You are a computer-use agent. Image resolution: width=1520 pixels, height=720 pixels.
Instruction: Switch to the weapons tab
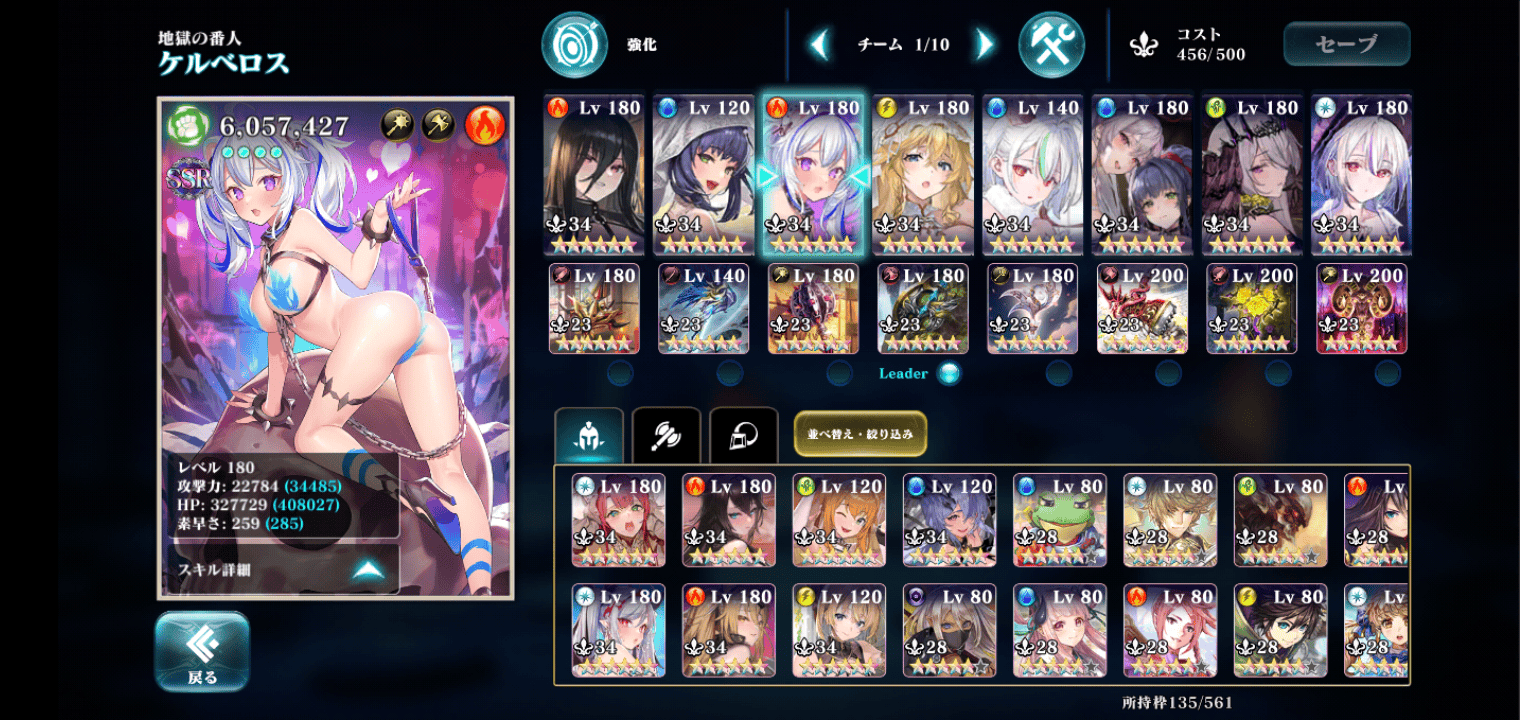pos(666,435)
